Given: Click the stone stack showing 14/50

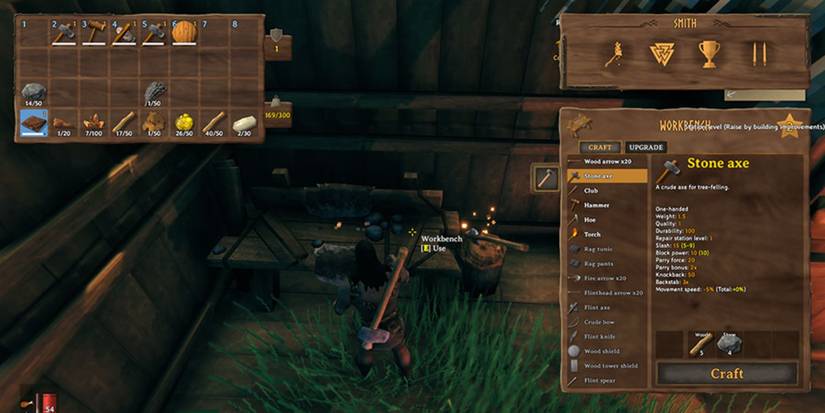Looking at the screenshot, I should coord(34,91).
